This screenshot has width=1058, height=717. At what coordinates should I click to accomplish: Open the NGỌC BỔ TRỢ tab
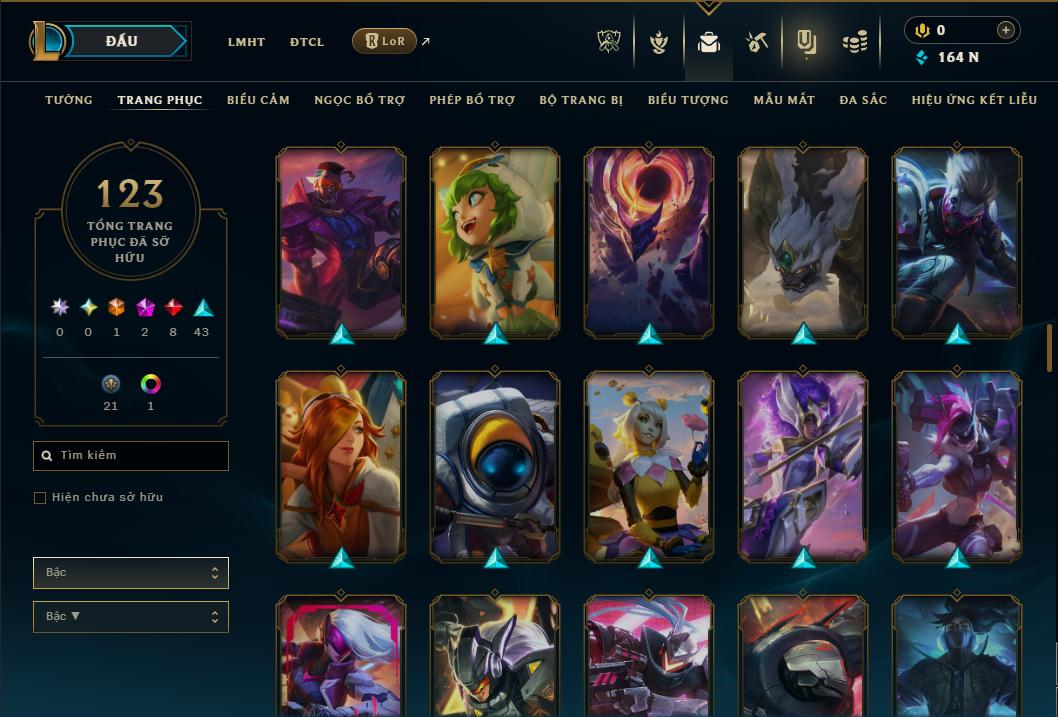[x=359, y=100]
